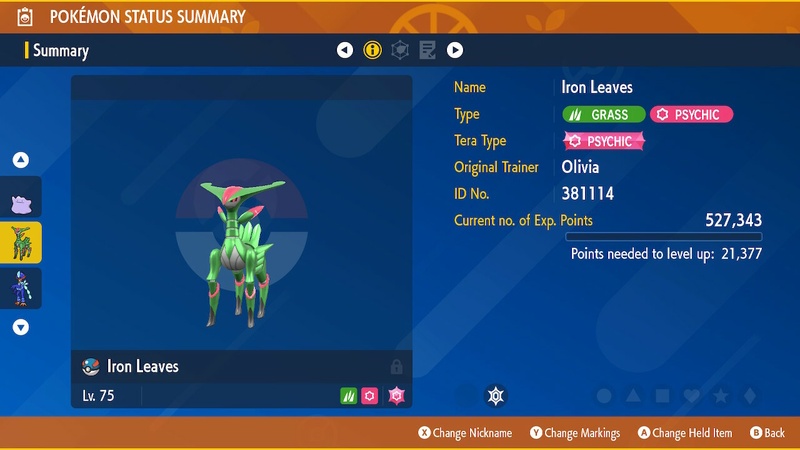Choose Change Nickname option

point(465,433)
